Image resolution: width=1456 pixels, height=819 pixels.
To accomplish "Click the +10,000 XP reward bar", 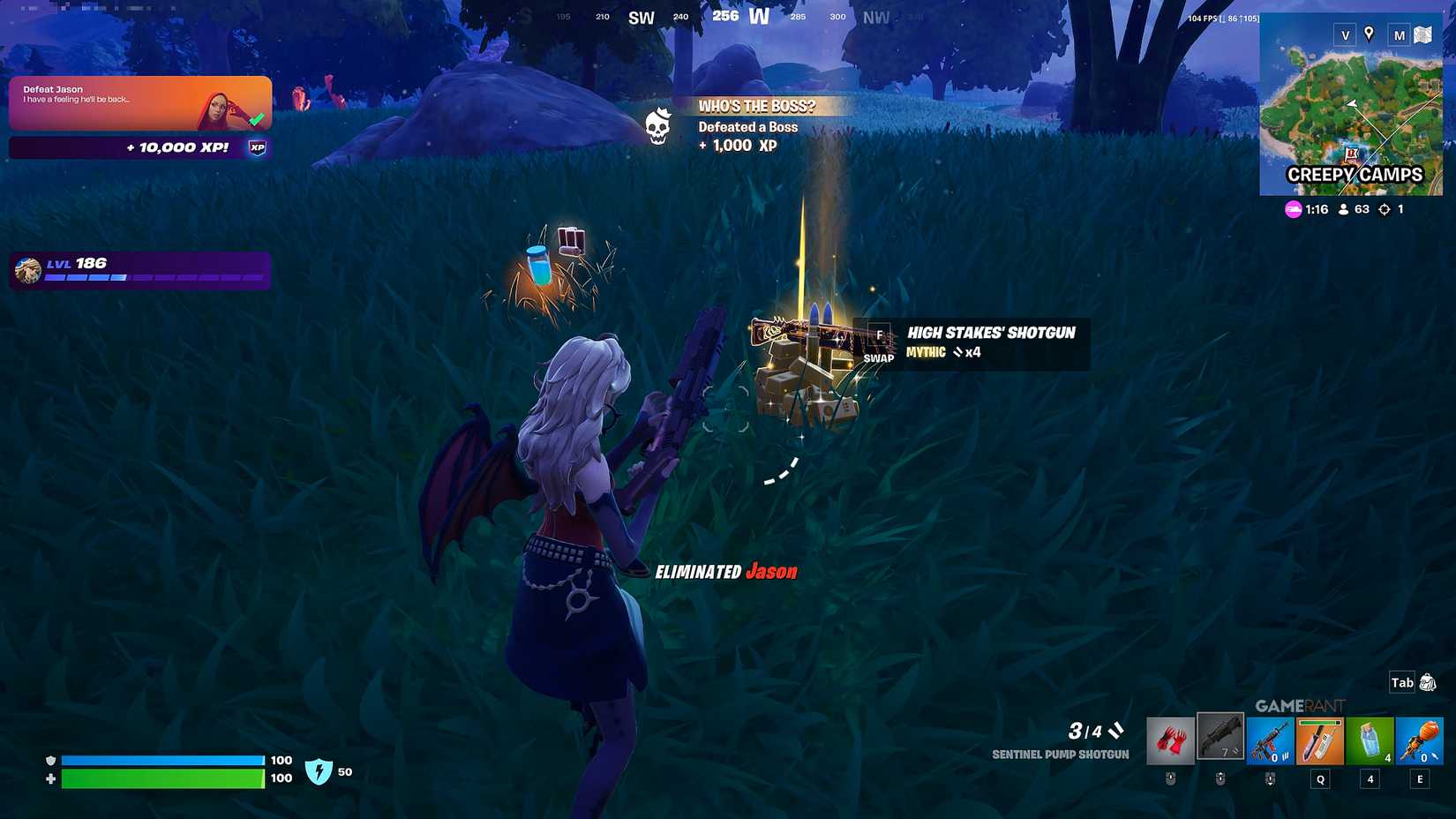I will pos(139,147).
